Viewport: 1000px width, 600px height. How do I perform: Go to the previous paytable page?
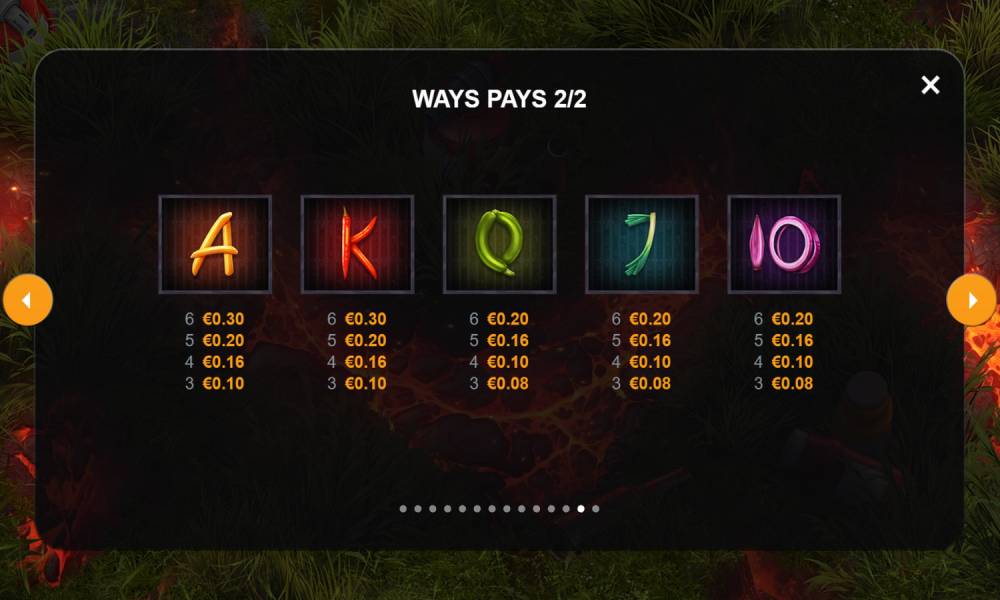pyautogui.click(x=28, y=299)
